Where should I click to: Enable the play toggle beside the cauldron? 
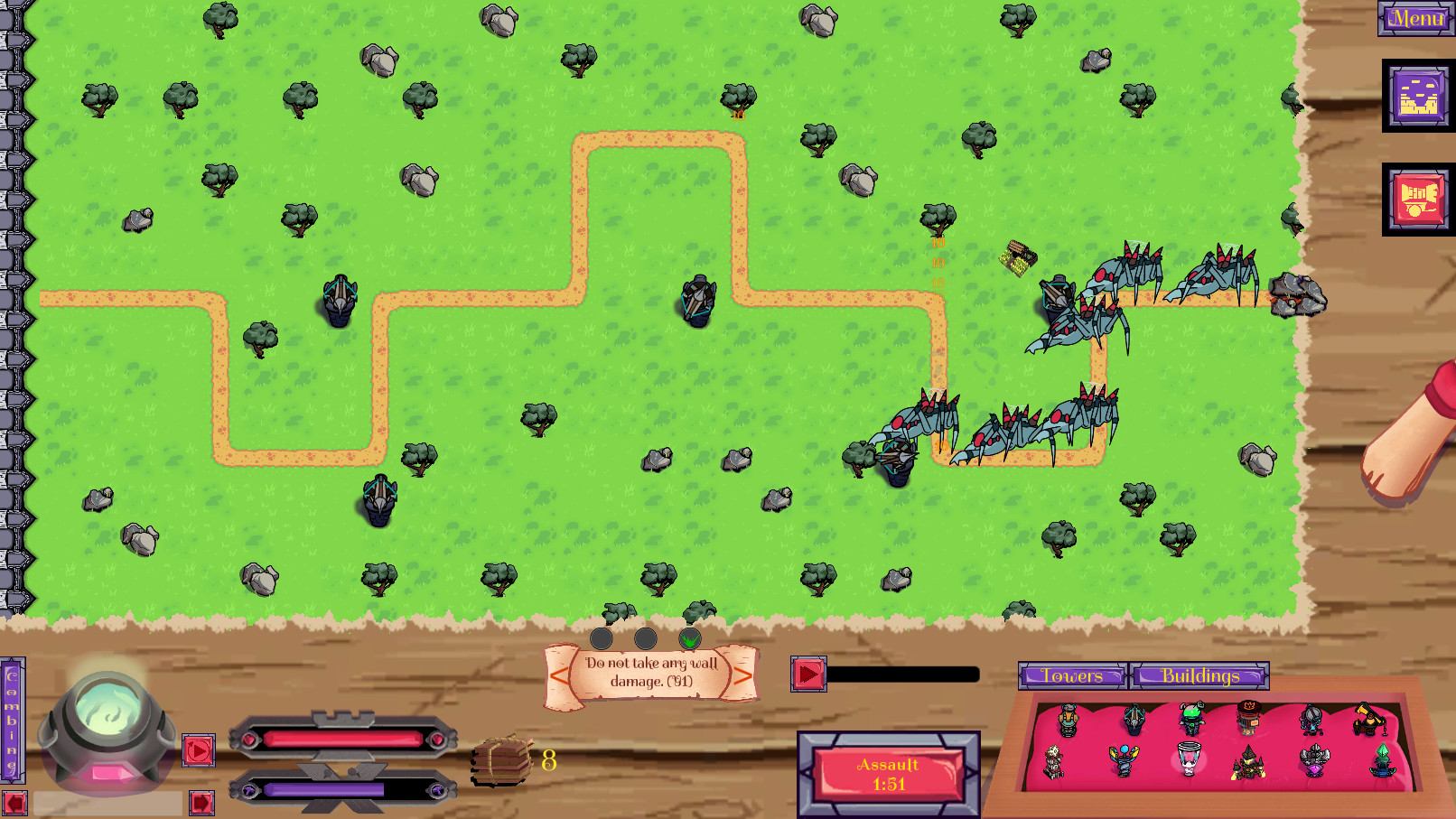click(x=198, y=751)
